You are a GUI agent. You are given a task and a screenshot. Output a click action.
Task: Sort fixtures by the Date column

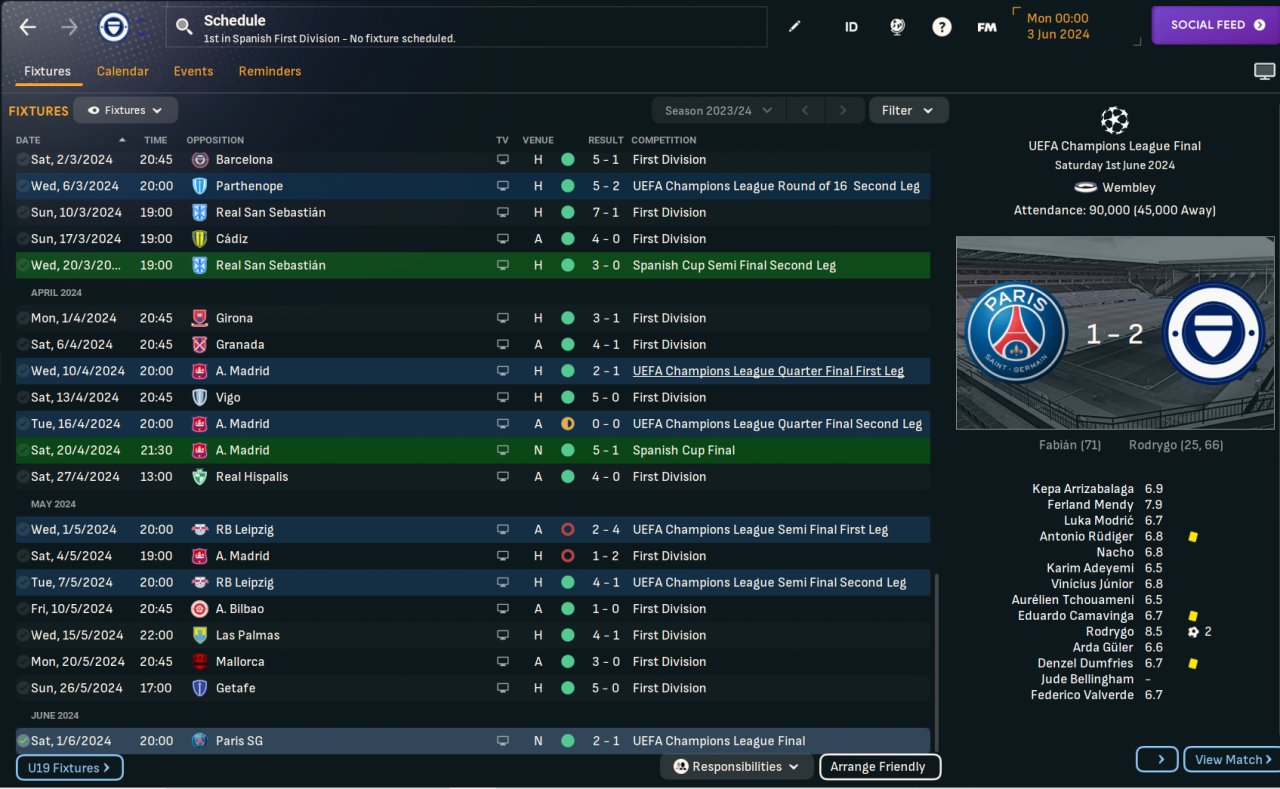coord(28,140)
